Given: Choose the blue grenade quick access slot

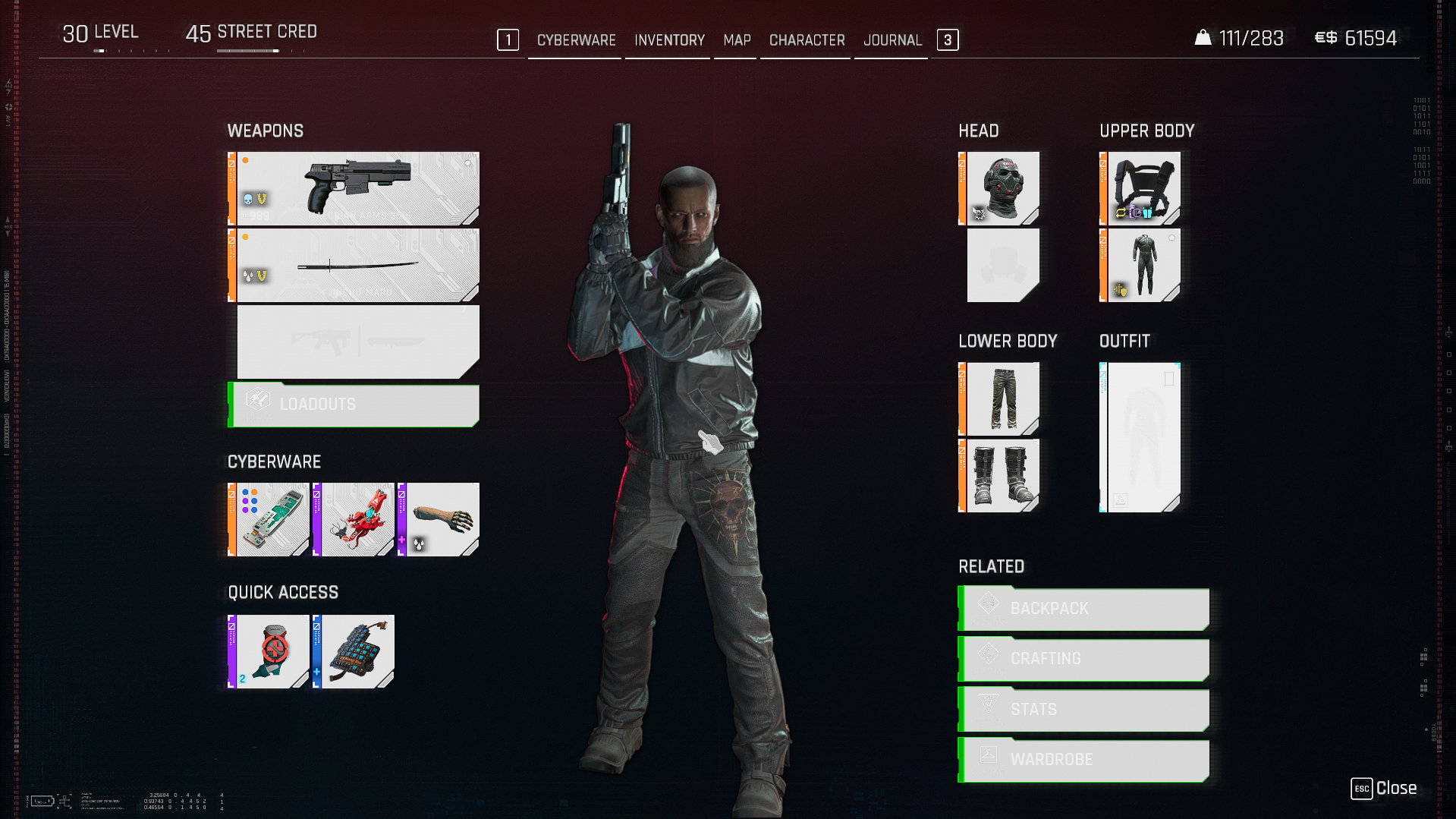Looking at the screenshot, I should click(x=354, y=652).
